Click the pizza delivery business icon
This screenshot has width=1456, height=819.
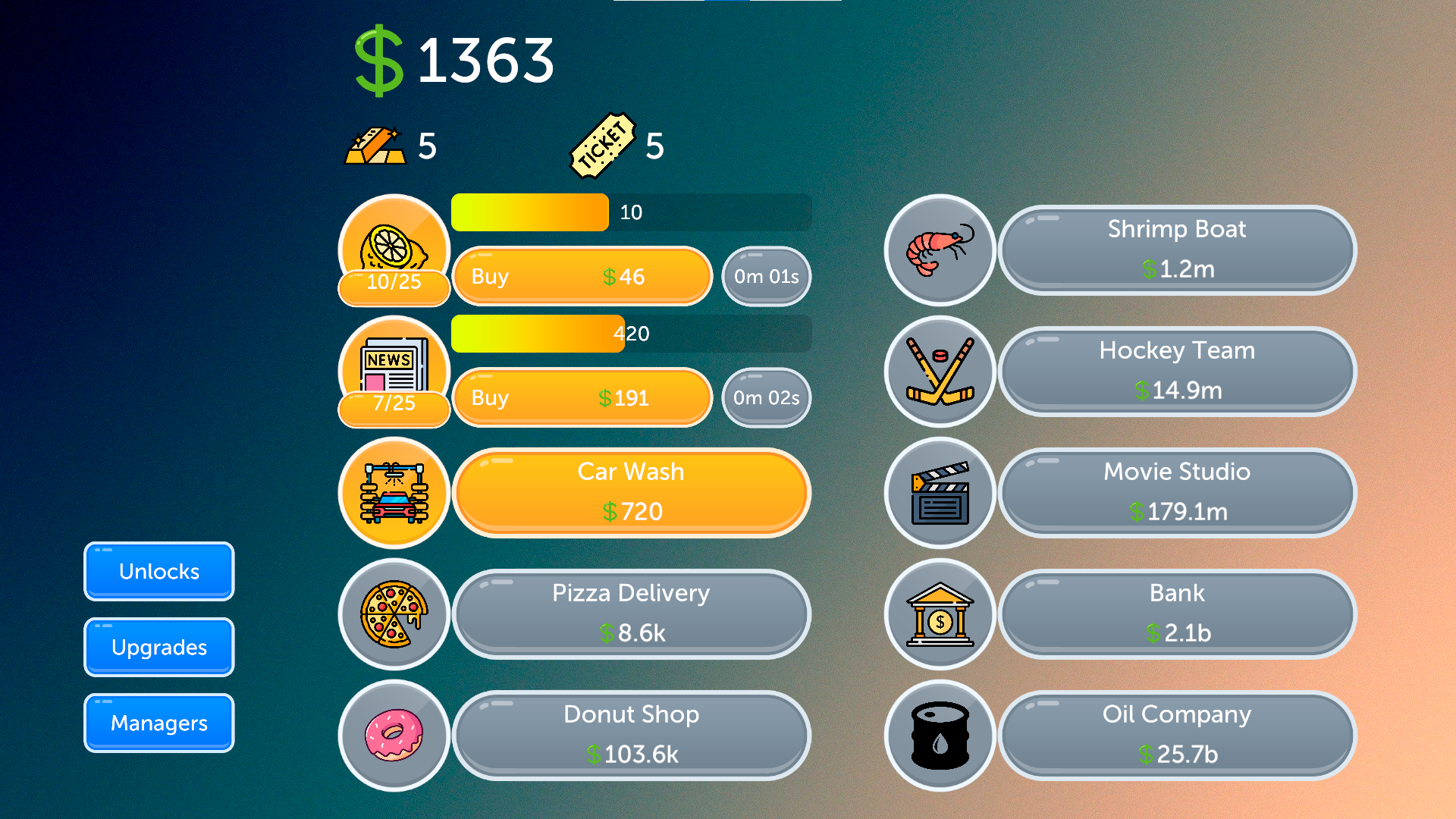[394, 614]
